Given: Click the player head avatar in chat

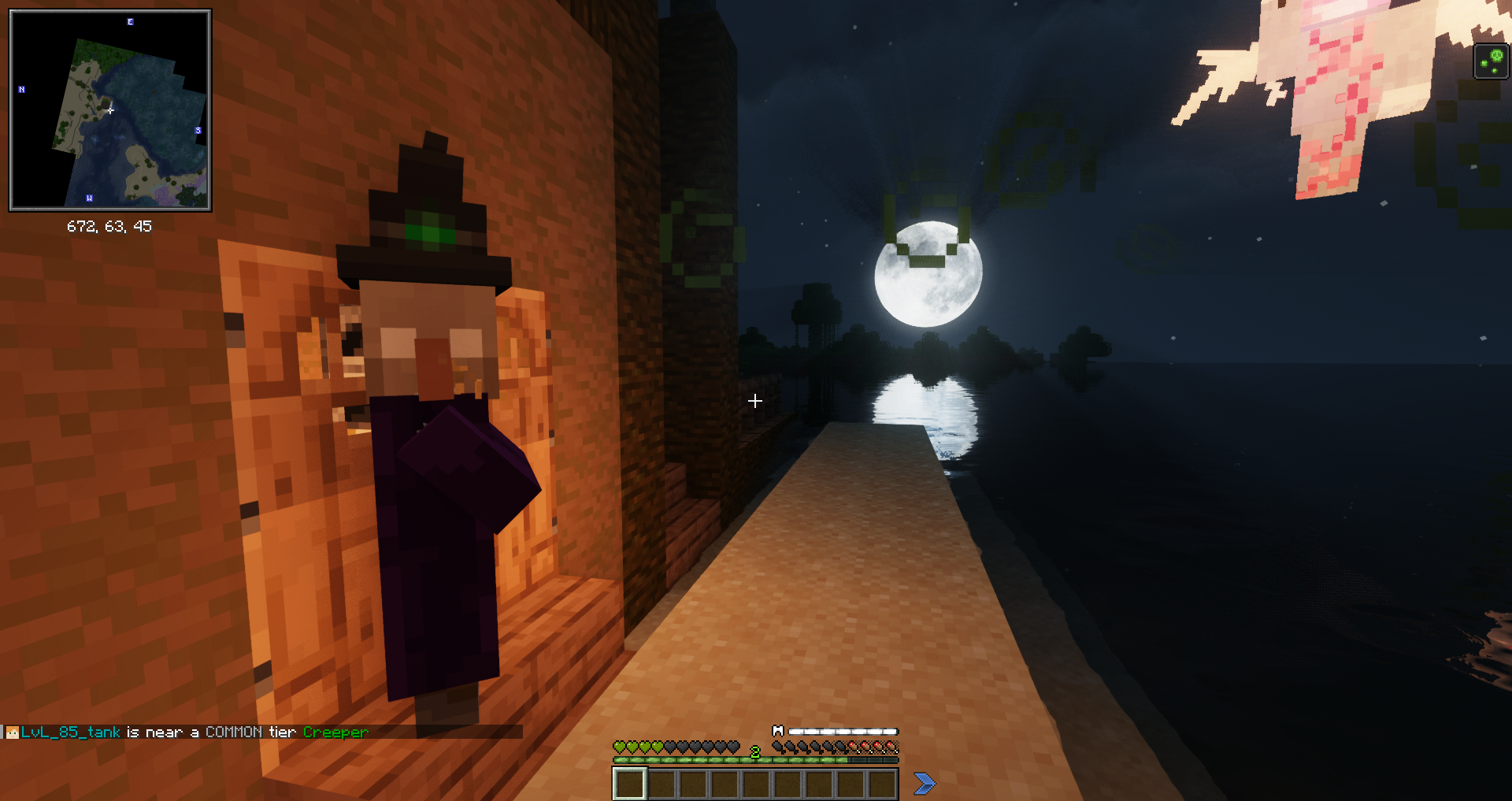Looking at the screenshot, I should [x=13, y=732].
